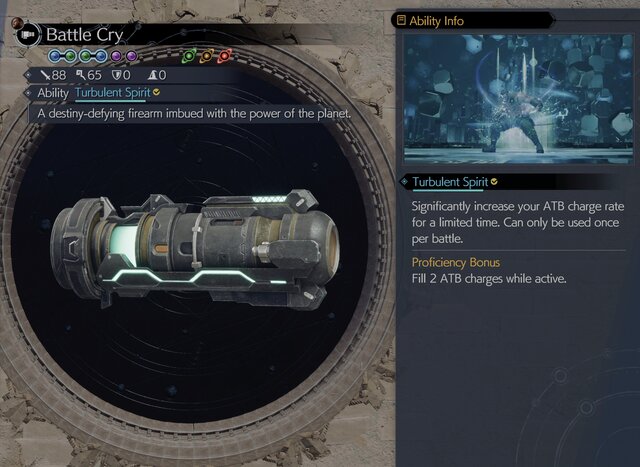The image size is (640, 467).
Task: Select the green ringed weapon skill slot
Action: [189, 56]
